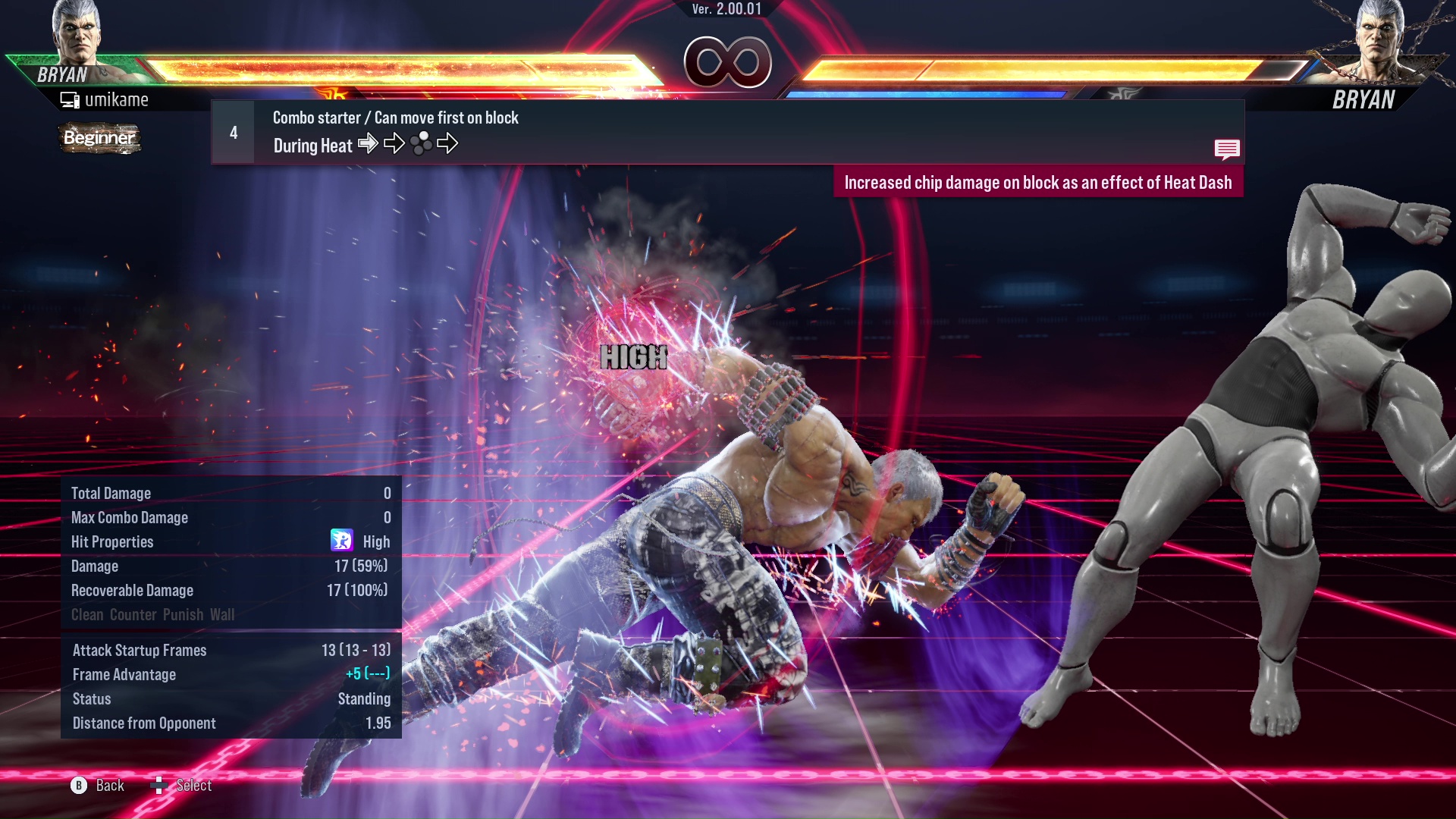Expand combo step number 4 panel
1456x819 pixels.
click(x=232, y=132)
